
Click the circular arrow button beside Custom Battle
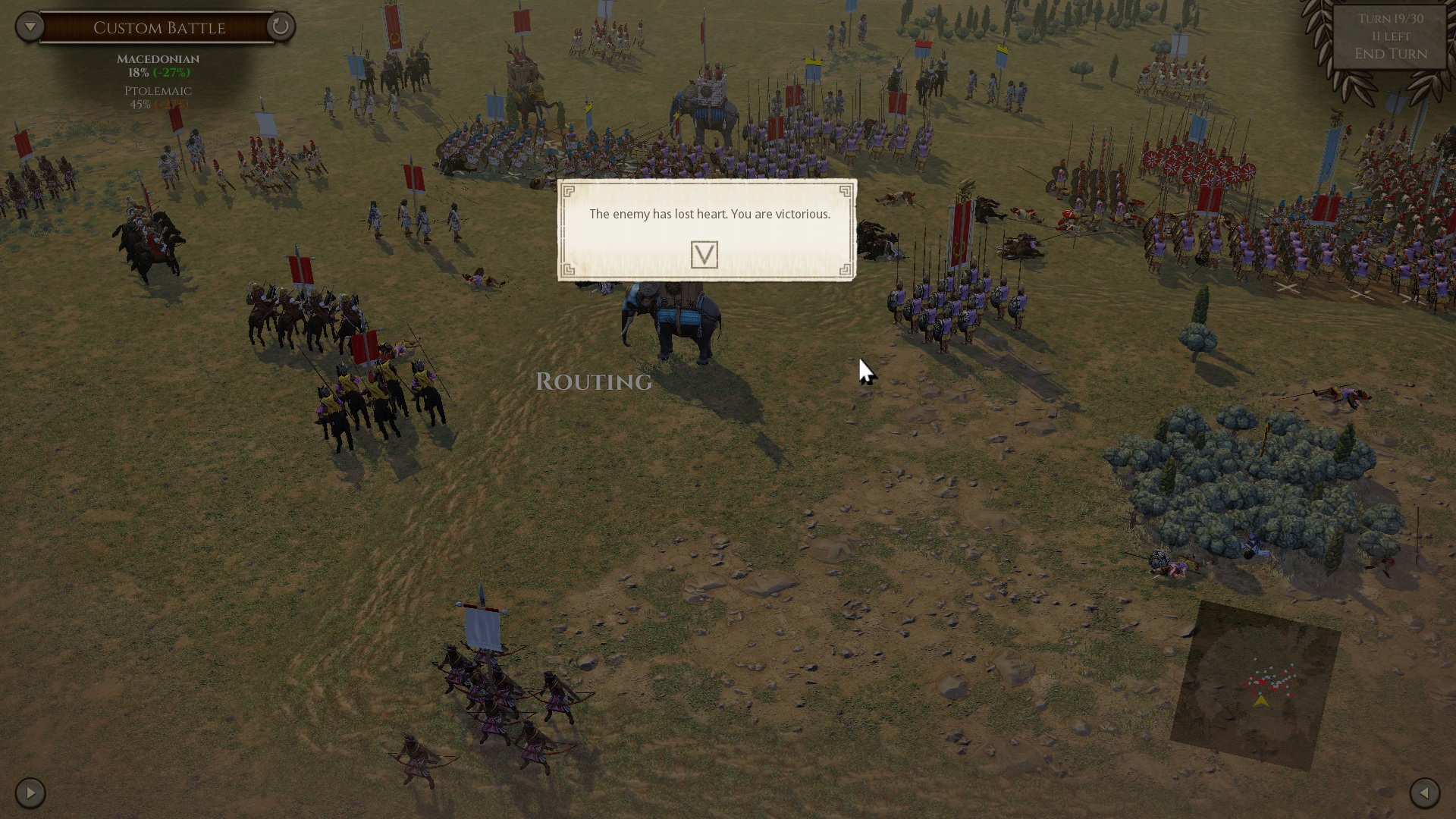pos(280,27)
